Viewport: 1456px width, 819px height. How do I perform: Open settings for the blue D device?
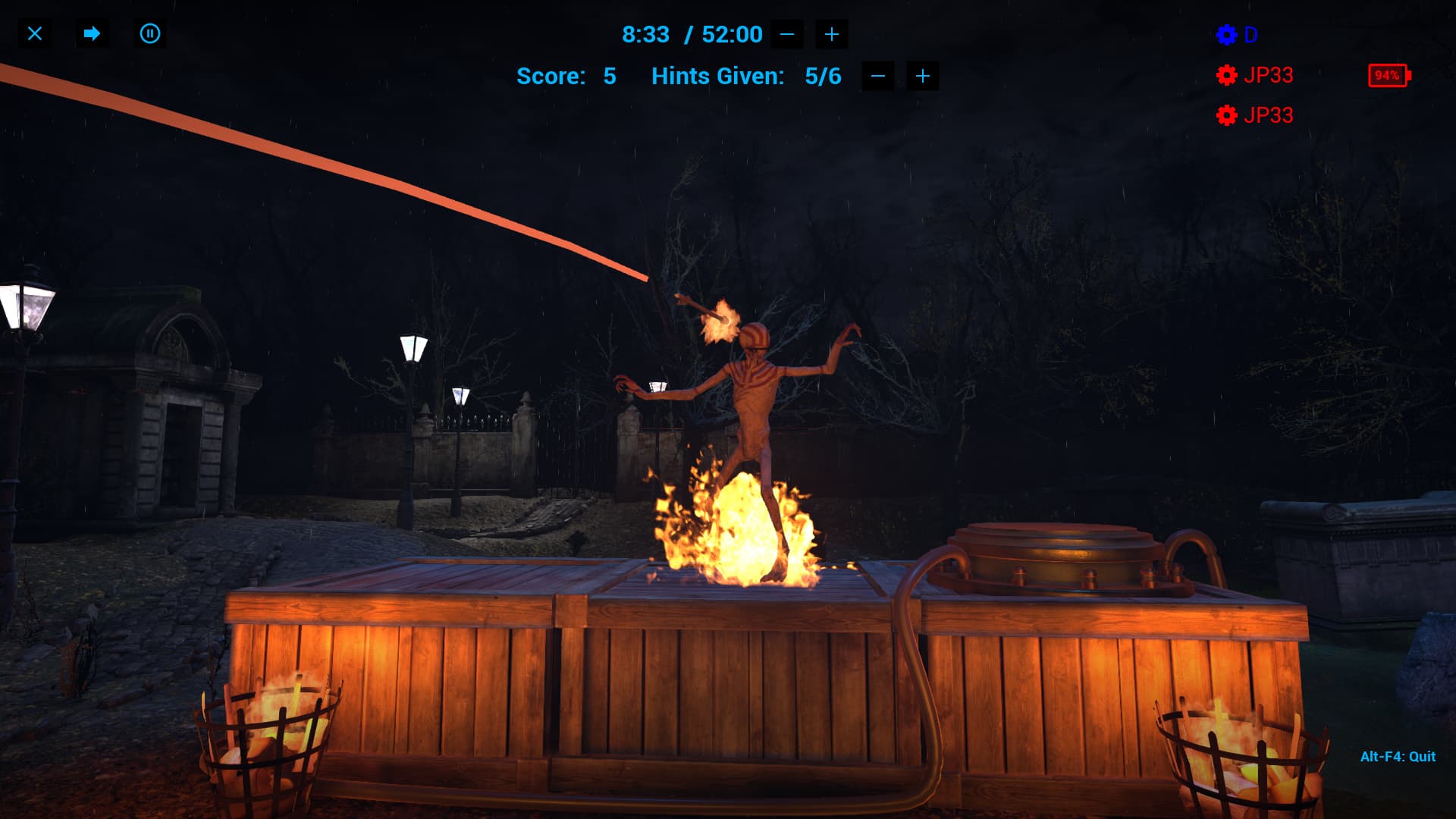tap(1228, 35)
